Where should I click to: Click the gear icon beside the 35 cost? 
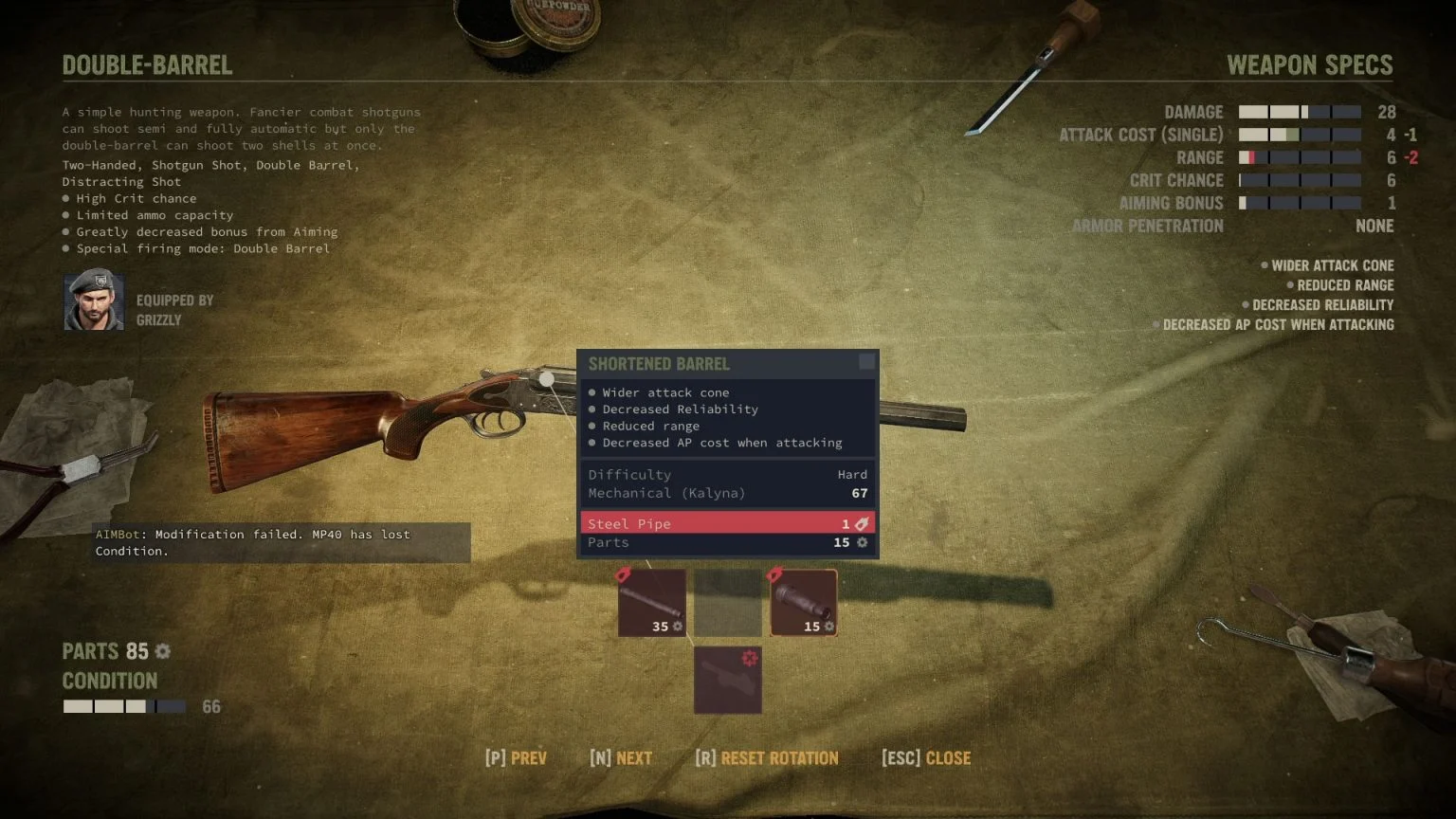(676, 627)
